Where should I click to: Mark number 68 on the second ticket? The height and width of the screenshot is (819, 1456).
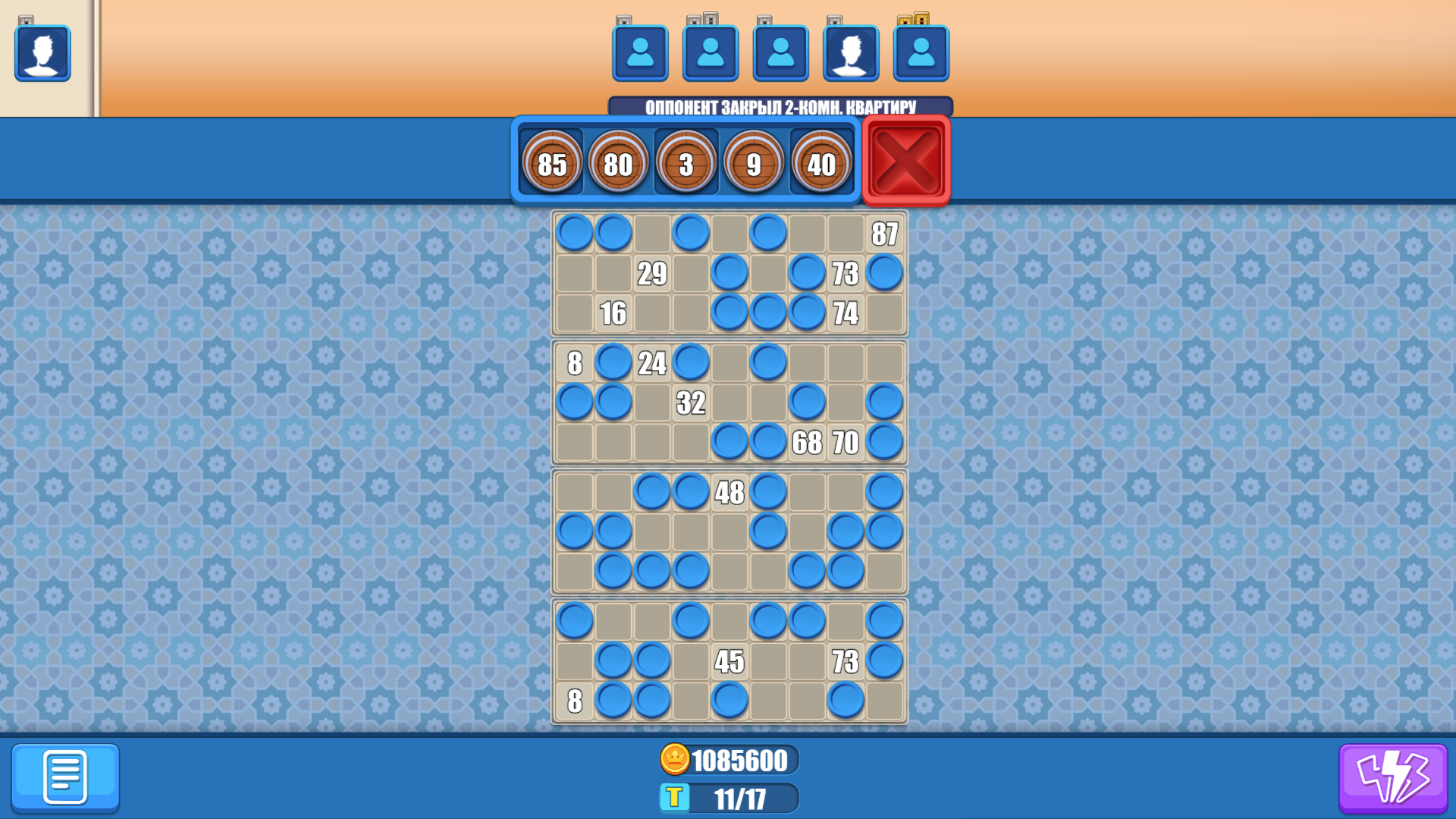tap(807, 442)
